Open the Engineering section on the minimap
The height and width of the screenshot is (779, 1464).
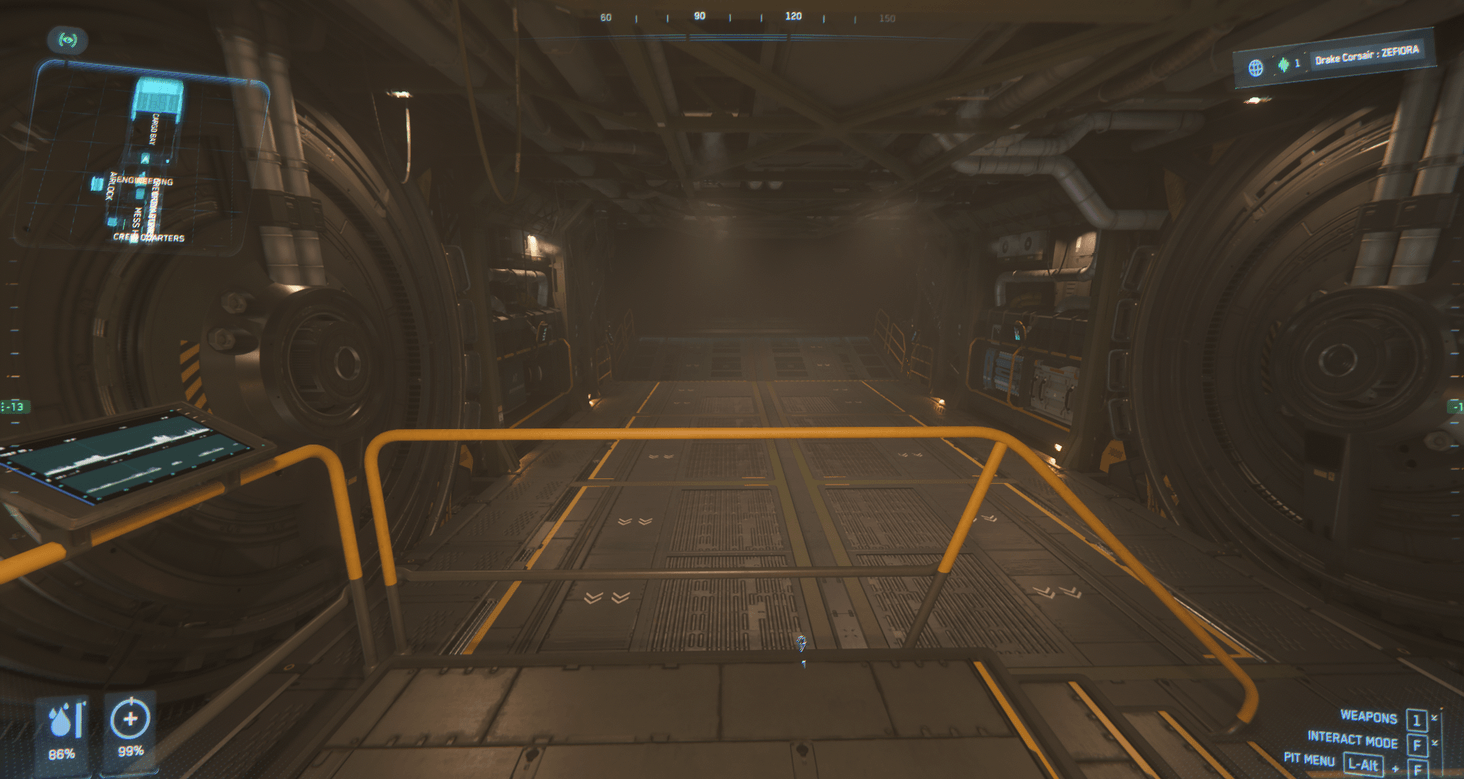click(x=146, y=181)
